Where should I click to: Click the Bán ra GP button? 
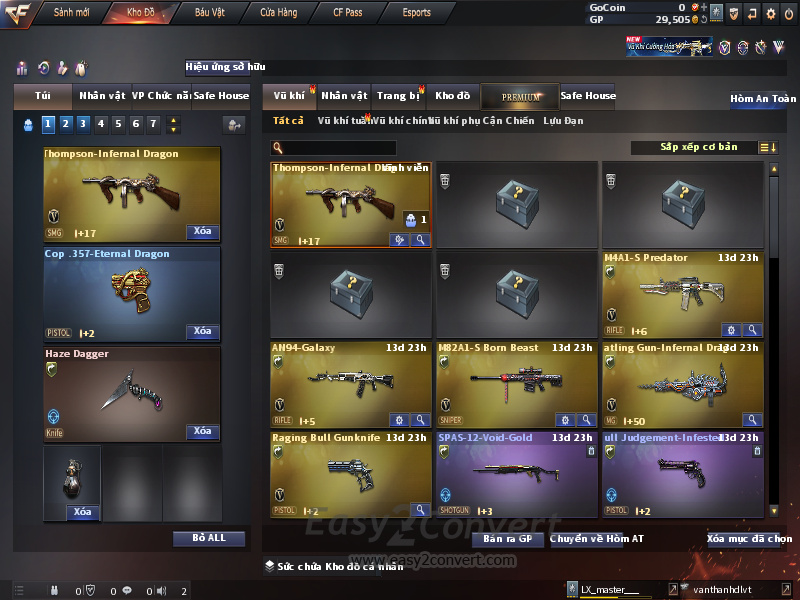coord(514,539)
